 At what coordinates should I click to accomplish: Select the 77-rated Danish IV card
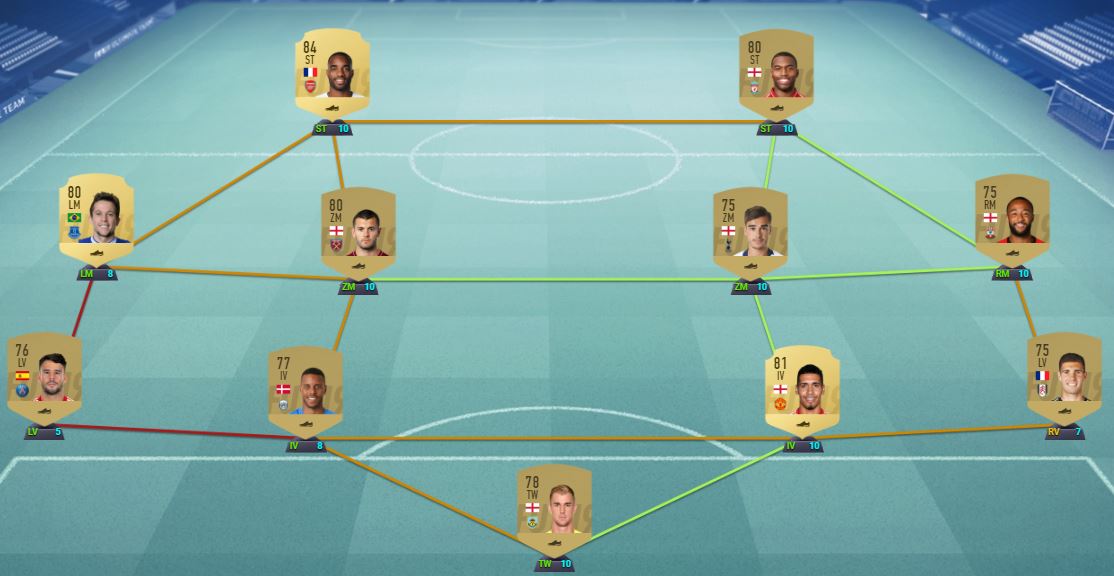(x=305, y=390)
